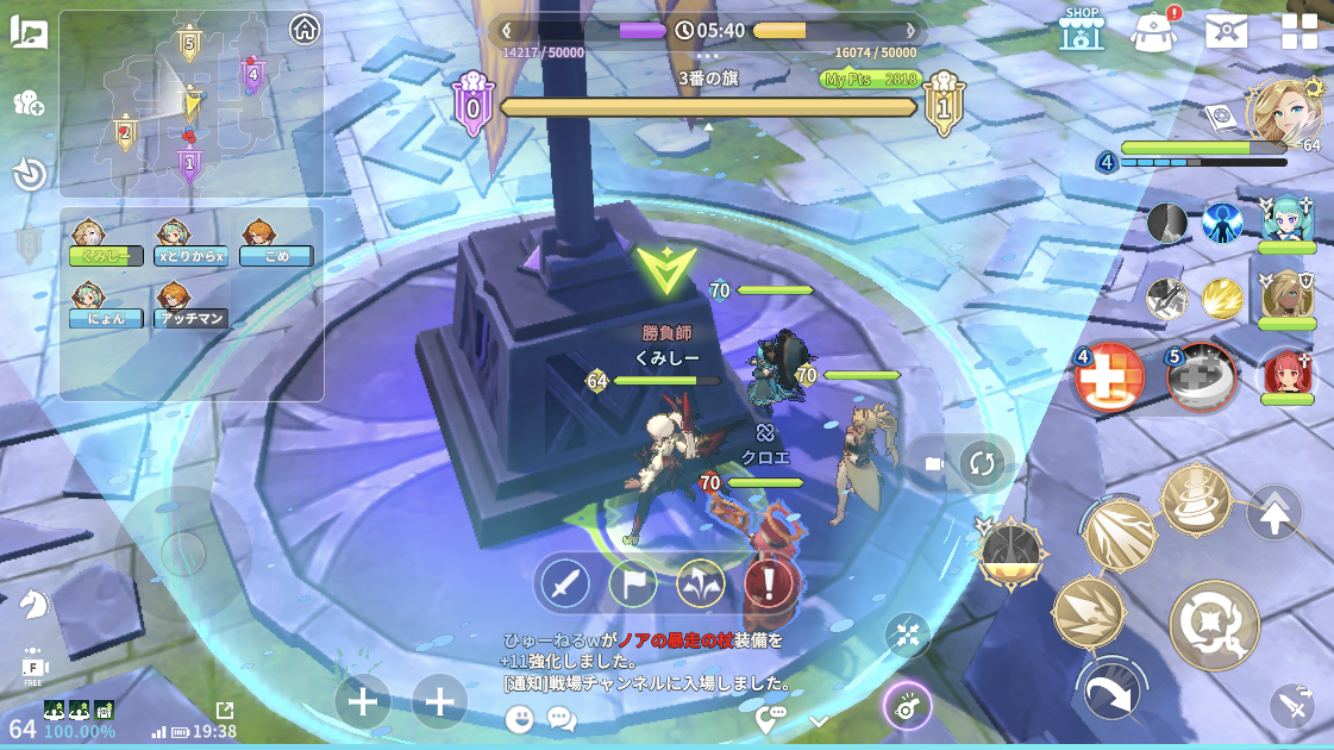Use the red cross healing potion
The height and width of the screenshot is (750, 1334).
(x=1110, y=378)
